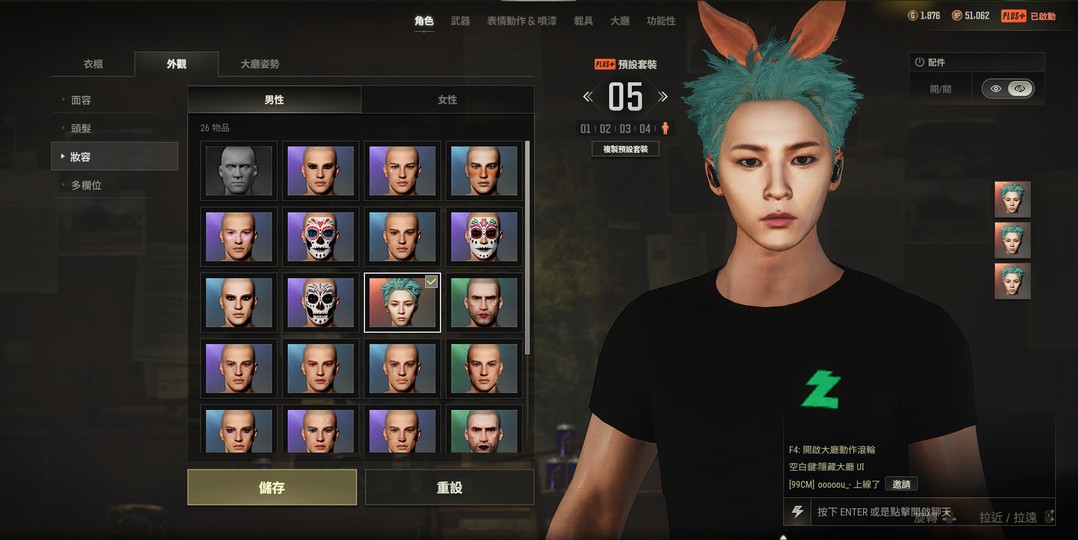Go to the previous preset outfit arrow
Viewport: 1078px width, 540px height.
coord(588,97)
